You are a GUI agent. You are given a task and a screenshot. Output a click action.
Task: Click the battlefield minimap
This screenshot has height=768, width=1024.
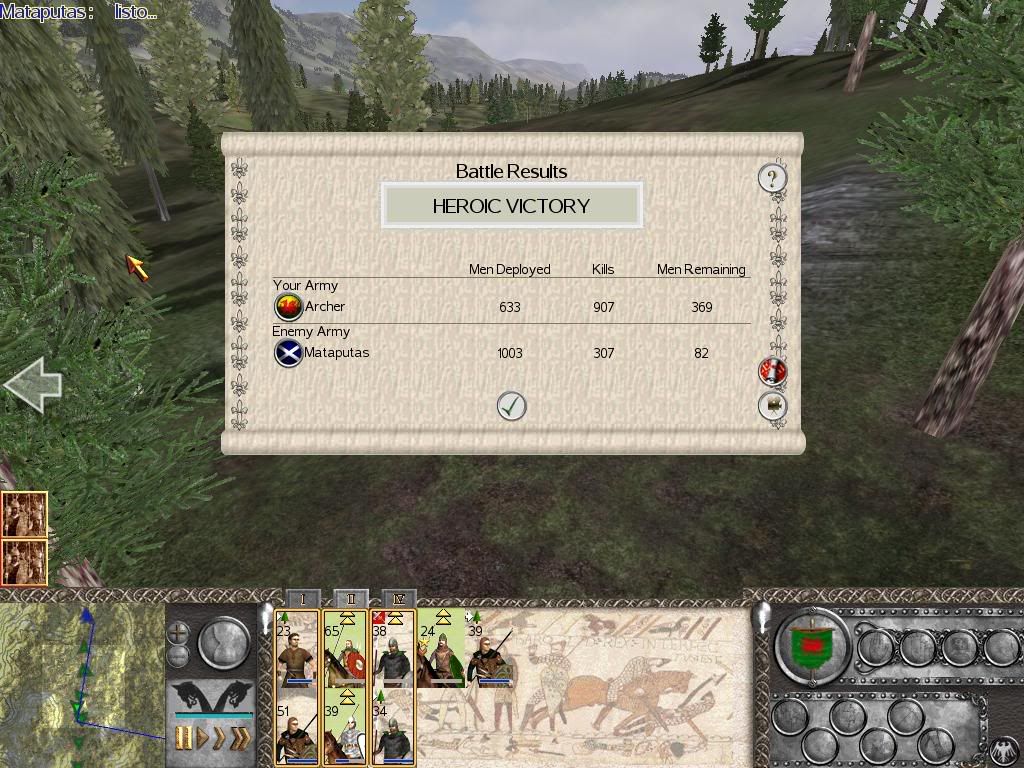(x=80, y=680)
